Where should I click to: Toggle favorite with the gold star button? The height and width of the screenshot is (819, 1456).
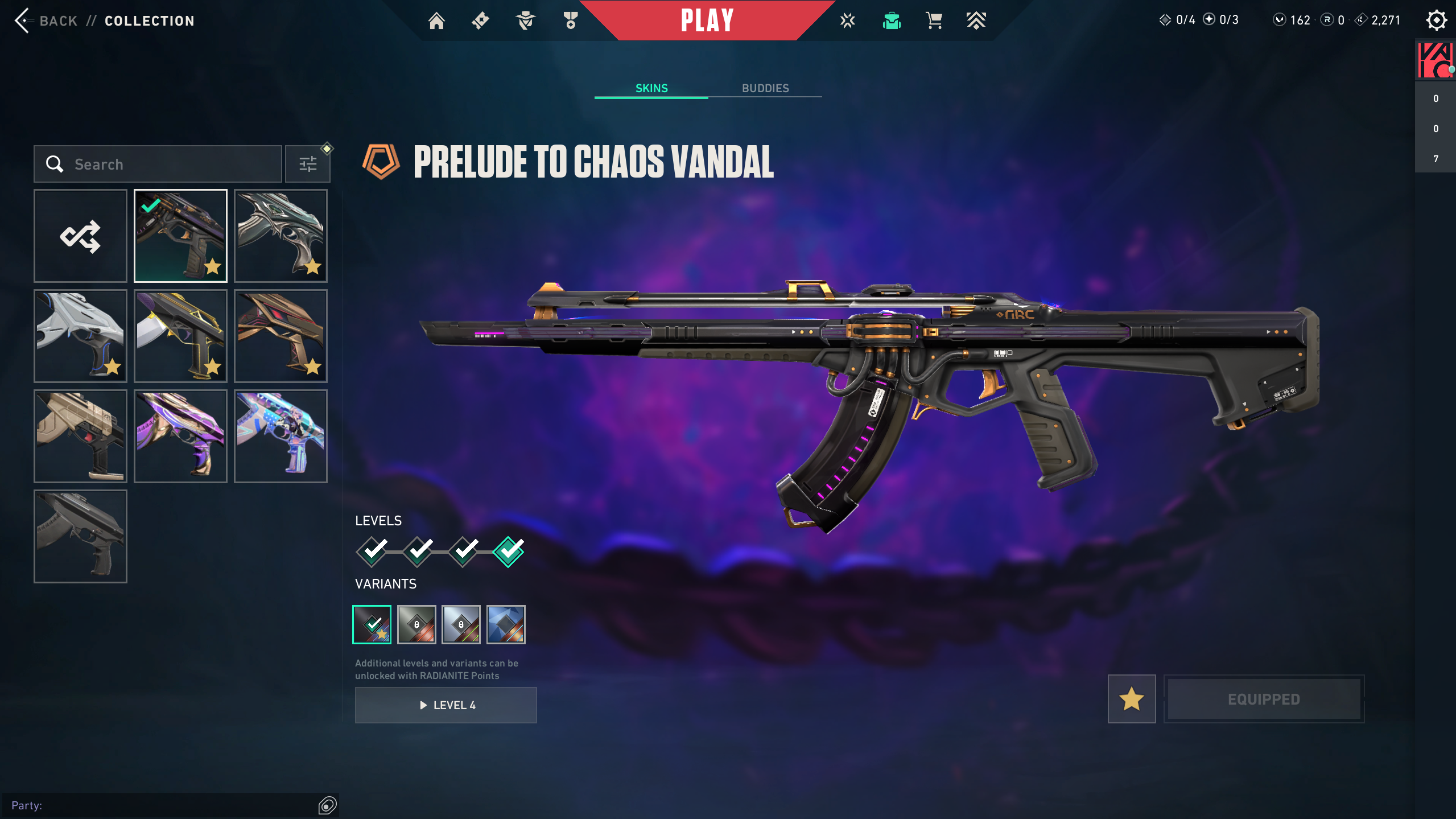(x=1132, y=699)
